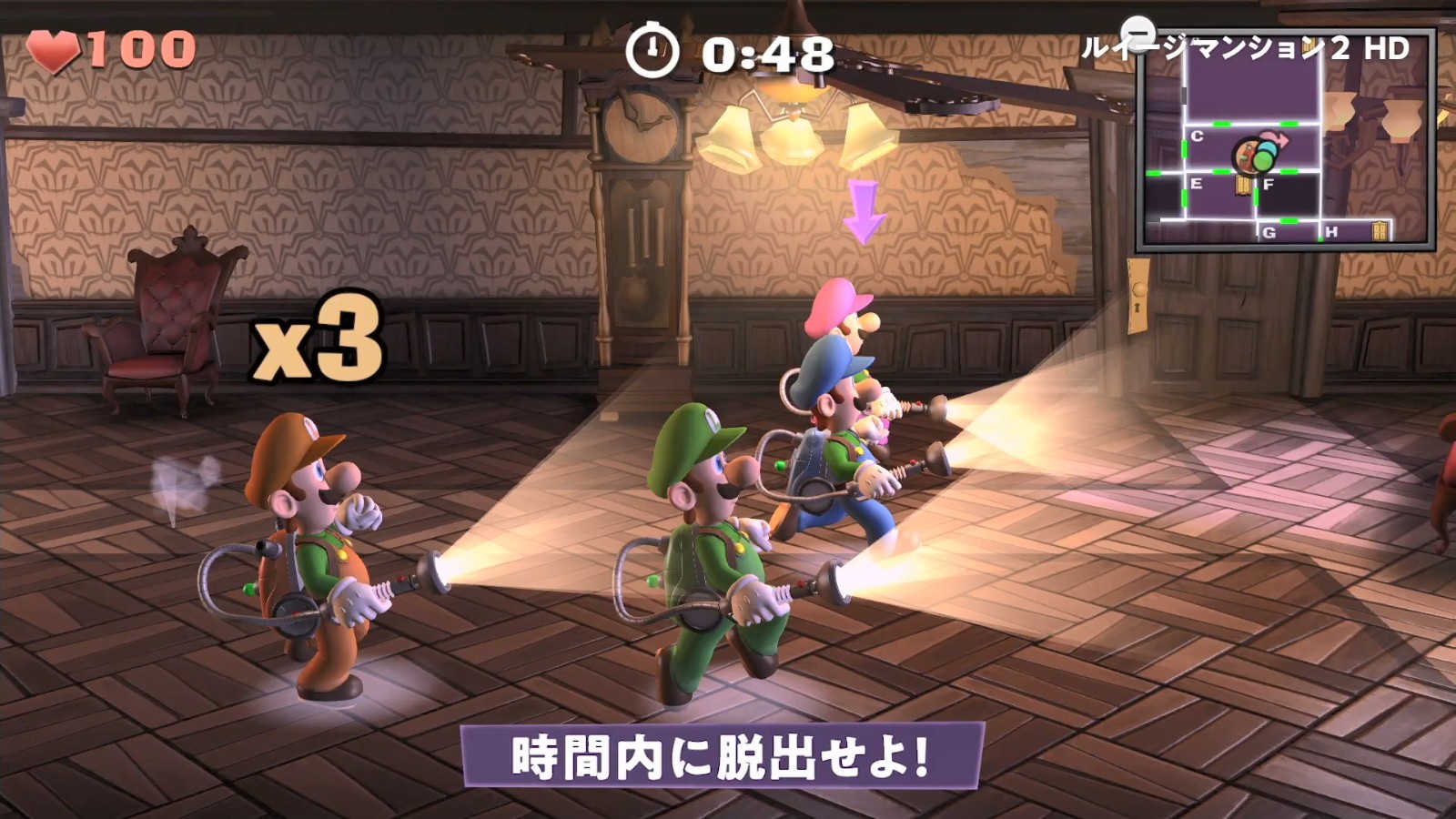The height and width of the screenshot is (819, 1456).
Task: Click the door icon next to room F
Action: 1243,185
